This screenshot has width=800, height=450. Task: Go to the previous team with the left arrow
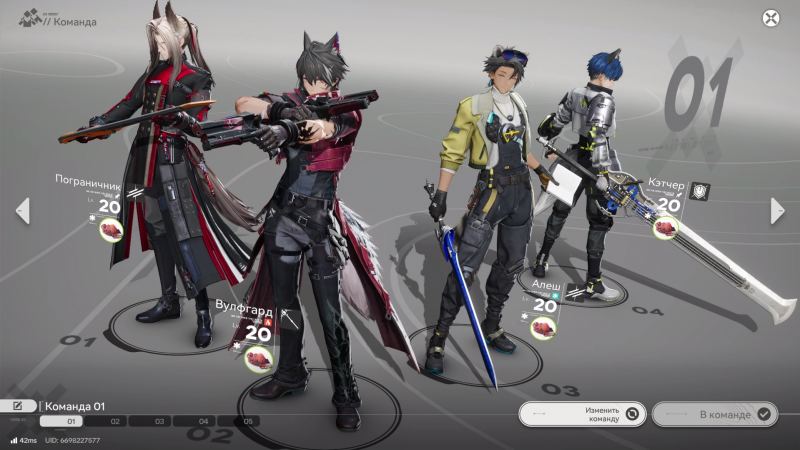tap(22, 210)
